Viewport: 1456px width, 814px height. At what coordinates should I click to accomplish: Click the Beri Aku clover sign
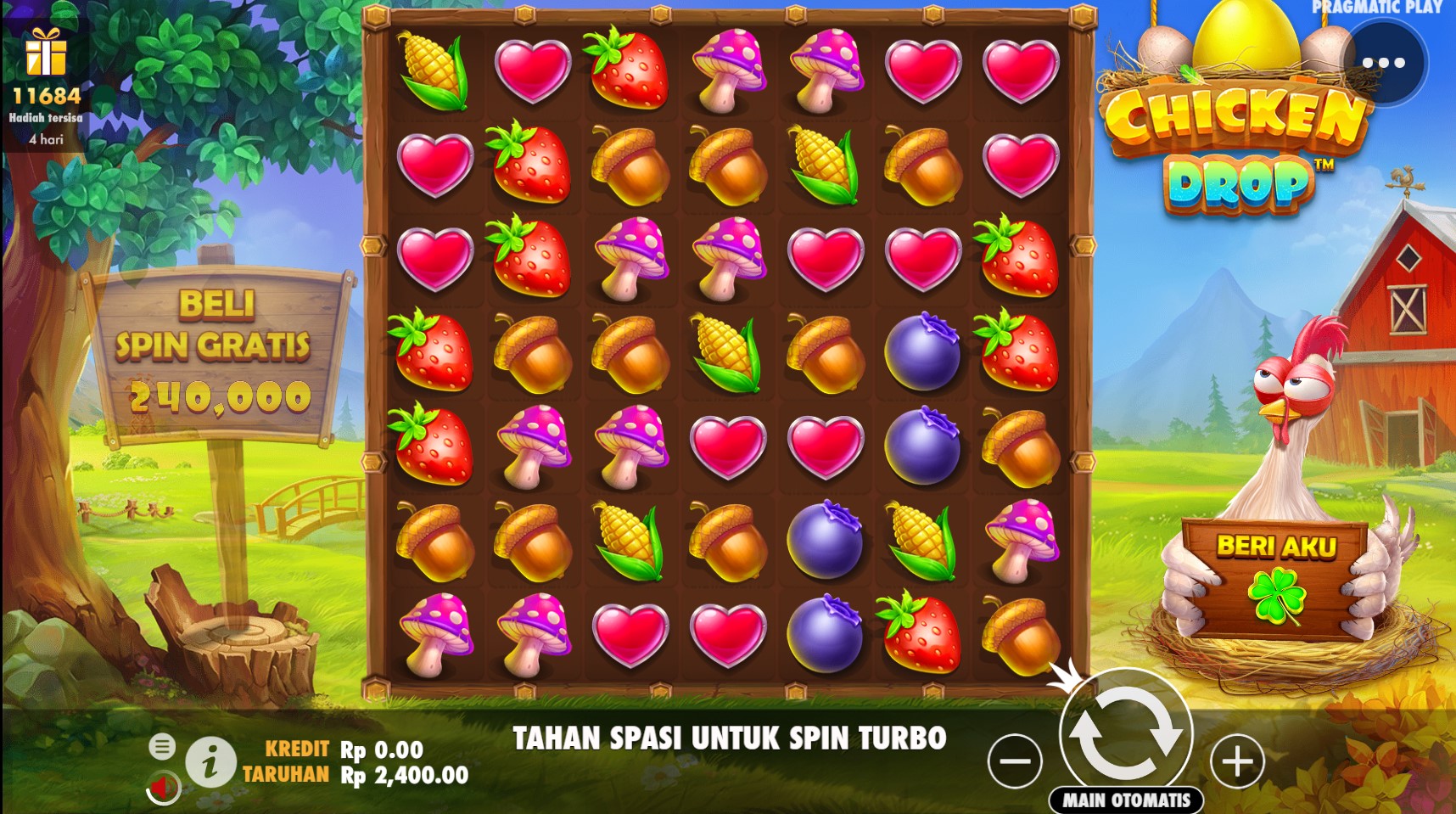coord(1275,578)
